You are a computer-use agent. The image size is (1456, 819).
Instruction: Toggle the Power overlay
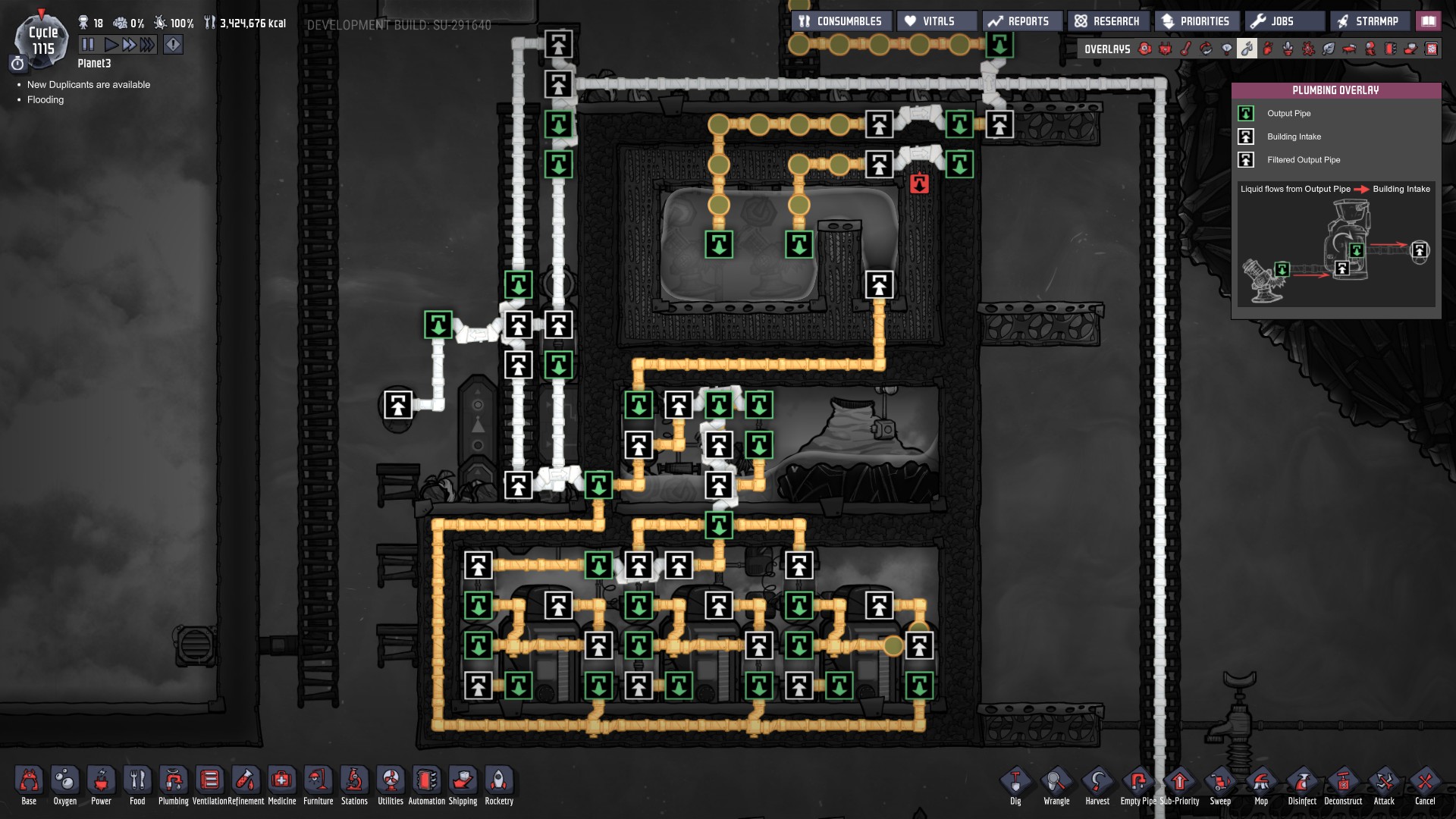[1163, 49]
